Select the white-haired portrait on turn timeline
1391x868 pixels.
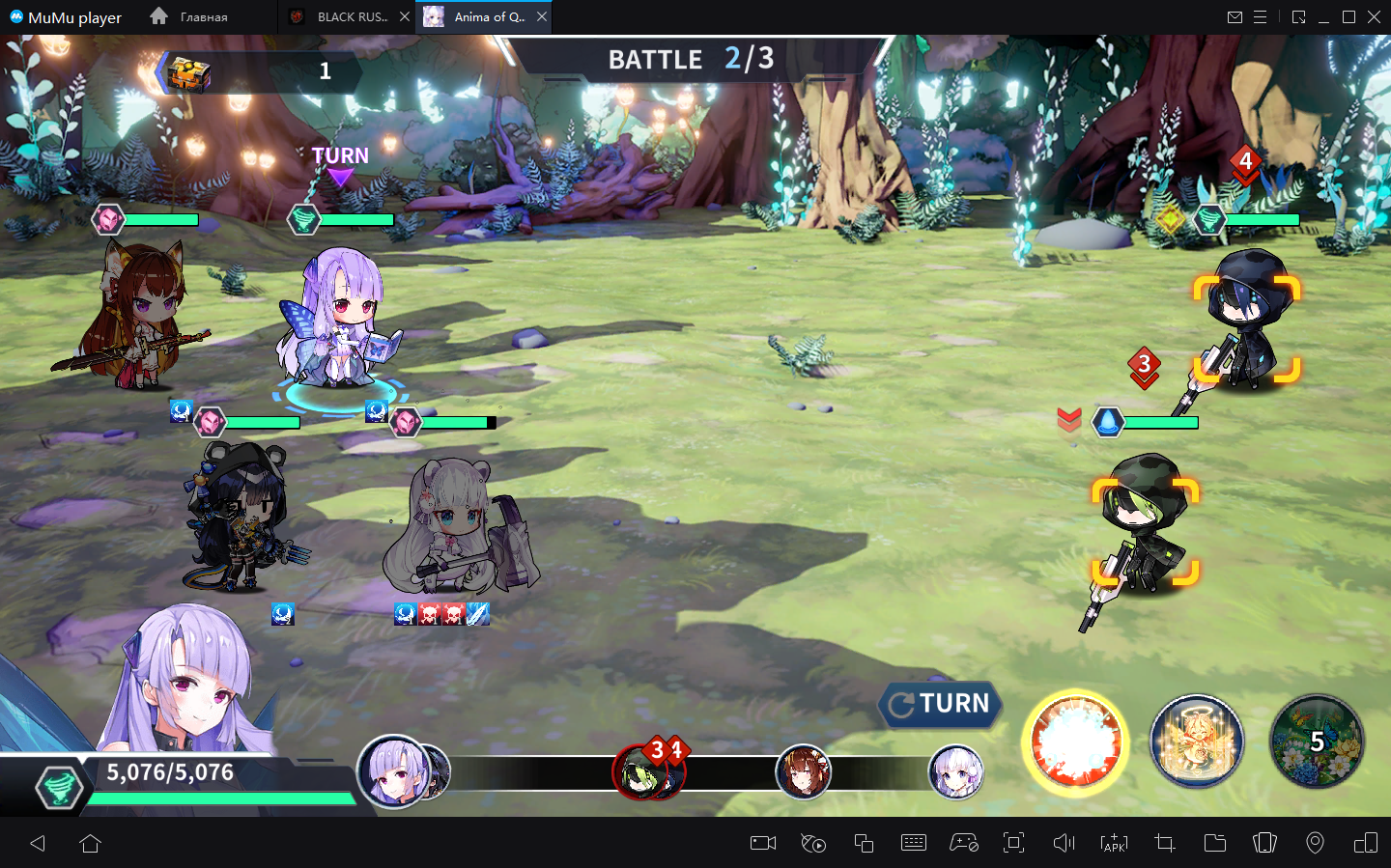click(x=955, y=772)
